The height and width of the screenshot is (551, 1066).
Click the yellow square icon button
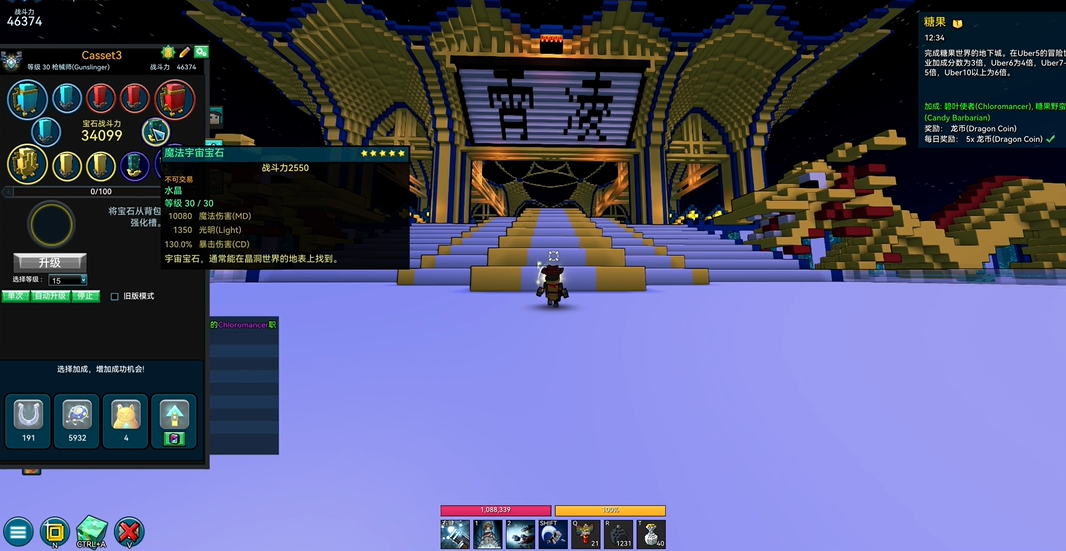(x=54, y=530)
